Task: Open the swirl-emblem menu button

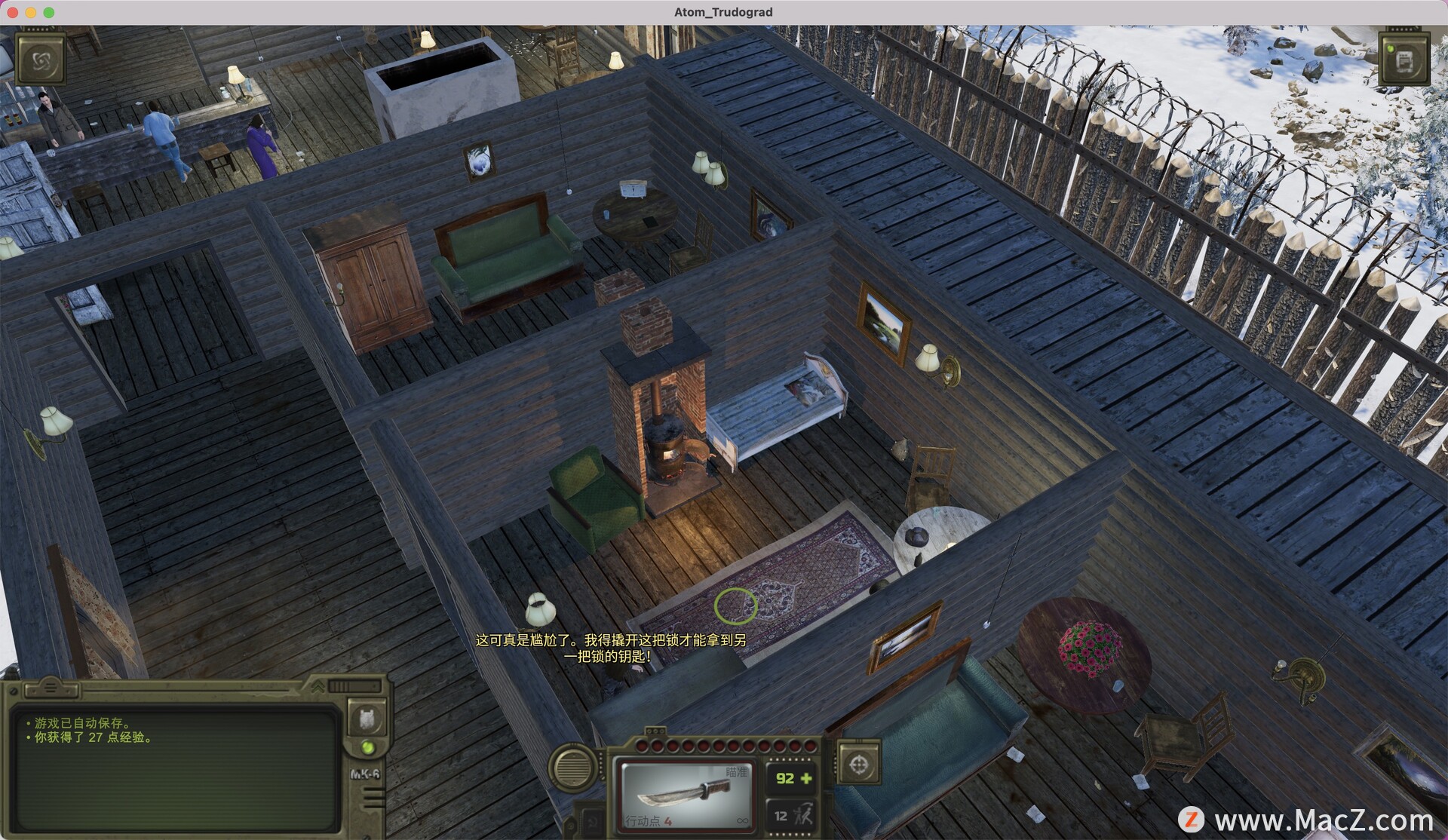Action: coord(41,60)
